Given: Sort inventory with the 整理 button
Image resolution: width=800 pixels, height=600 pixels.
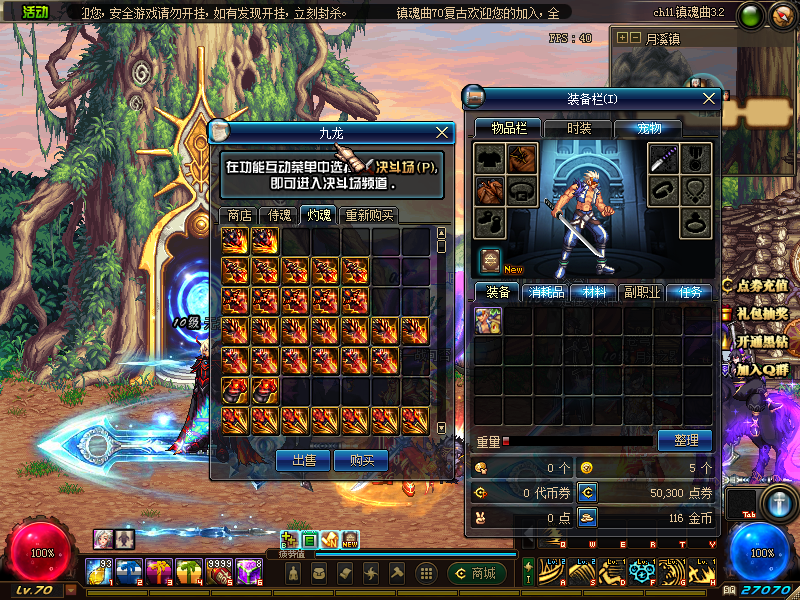Looking at the screenshot, I should 684,440.
